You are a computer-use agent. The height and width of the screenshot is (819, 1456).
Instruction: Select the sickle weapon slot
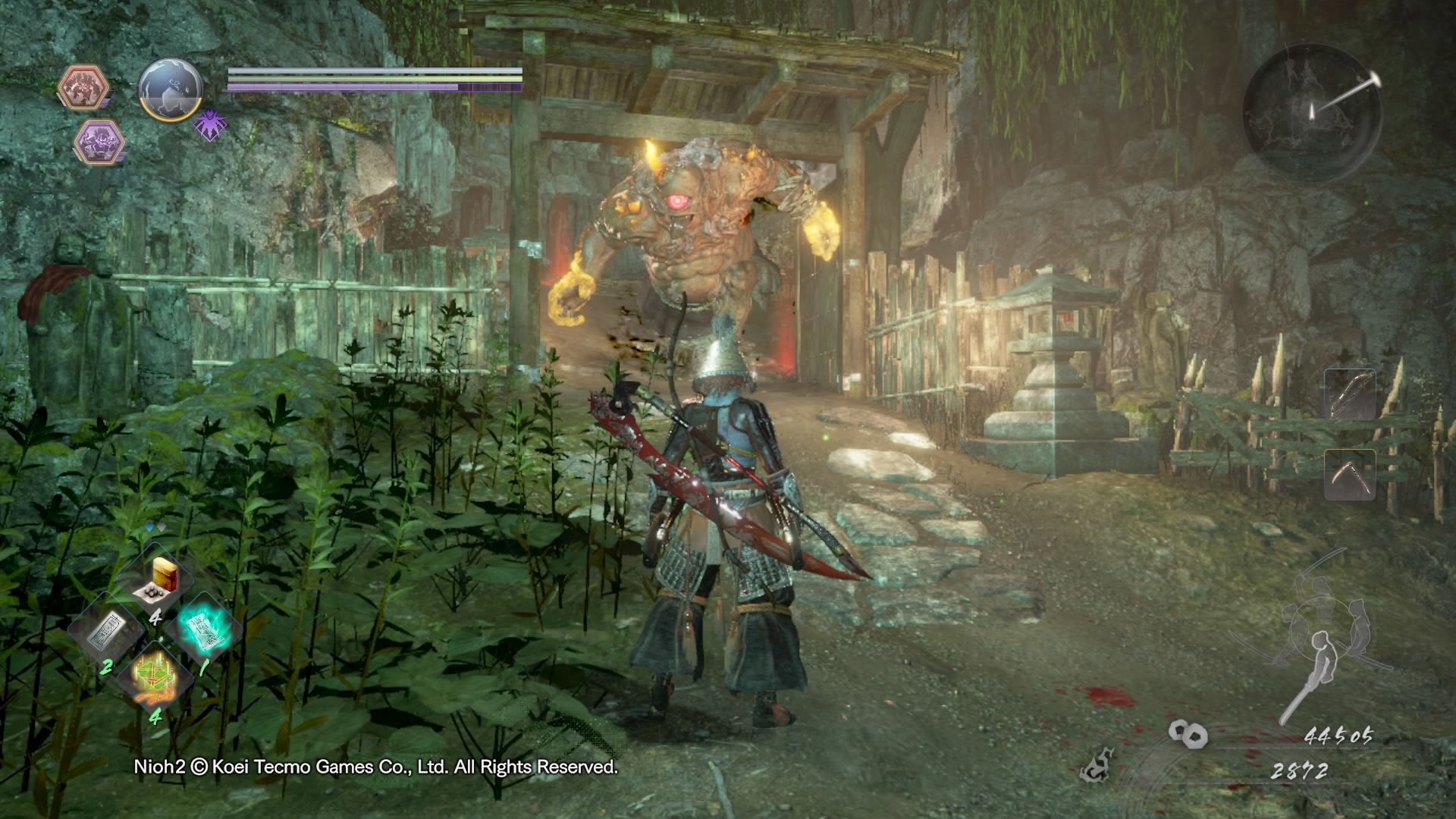point(1350,475)
